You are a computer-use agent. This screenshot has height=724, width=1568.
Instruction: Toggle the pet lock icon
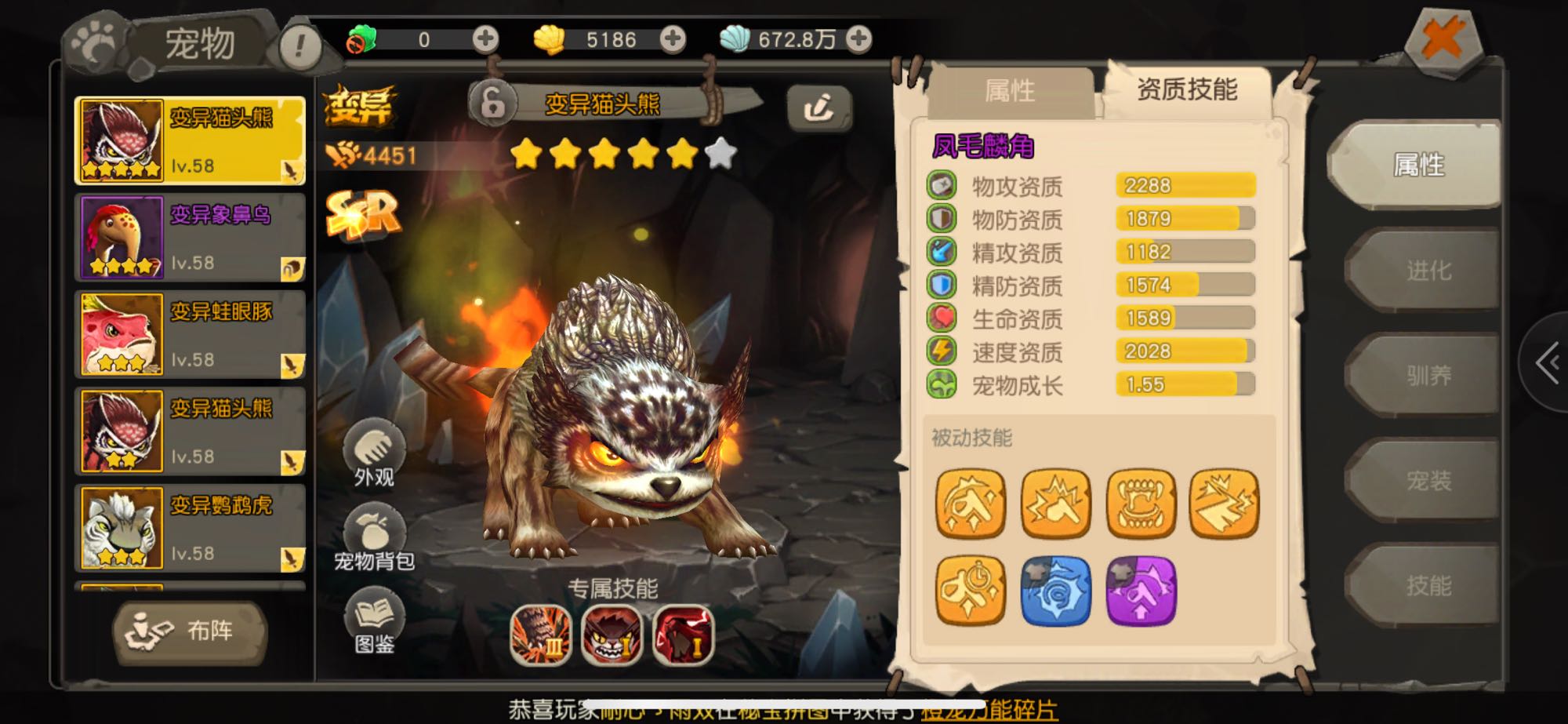coord(493,103)
